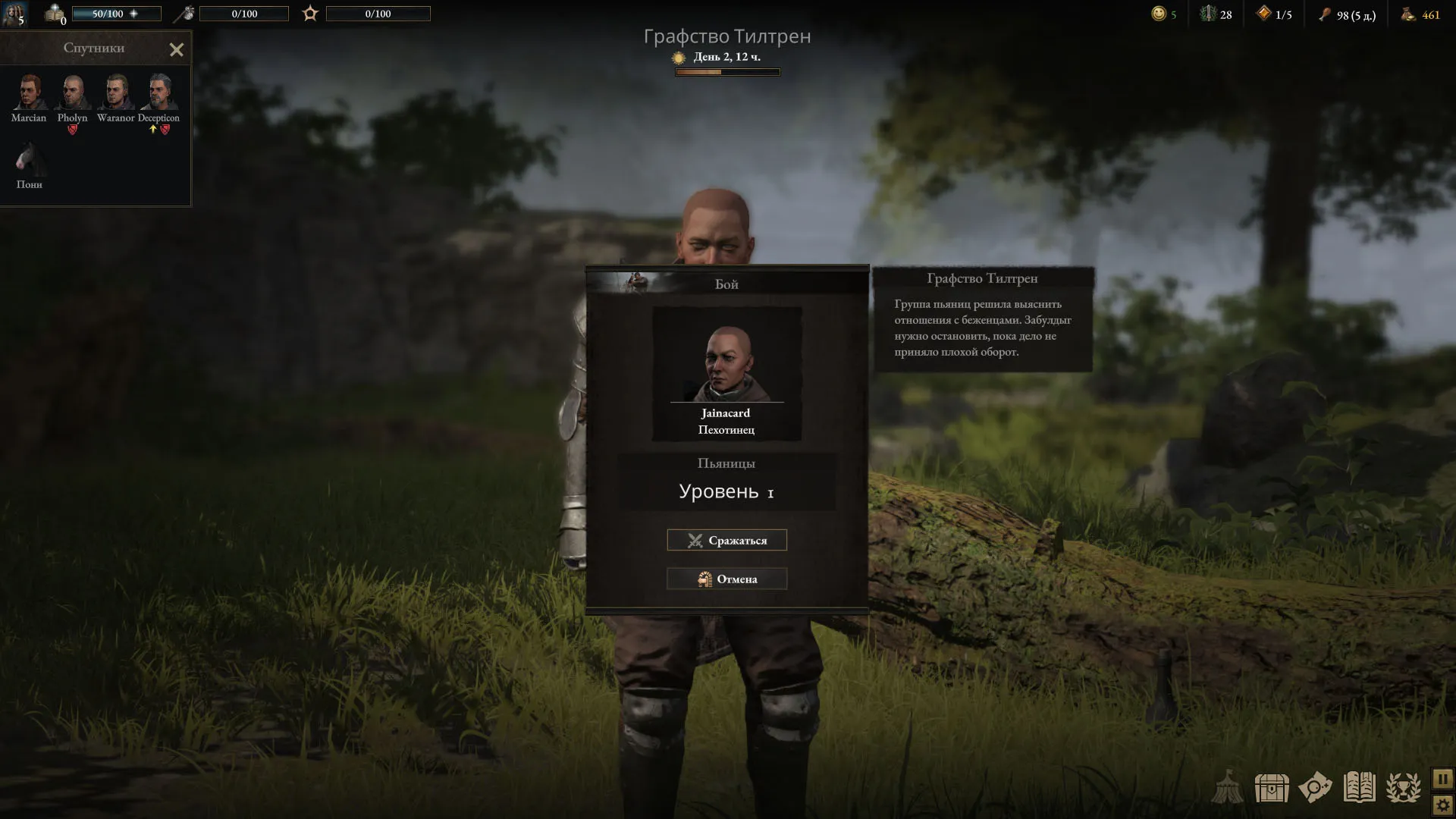Open the map with magnifying glass icon
1456x819 pixels.
coord(1315,788)
